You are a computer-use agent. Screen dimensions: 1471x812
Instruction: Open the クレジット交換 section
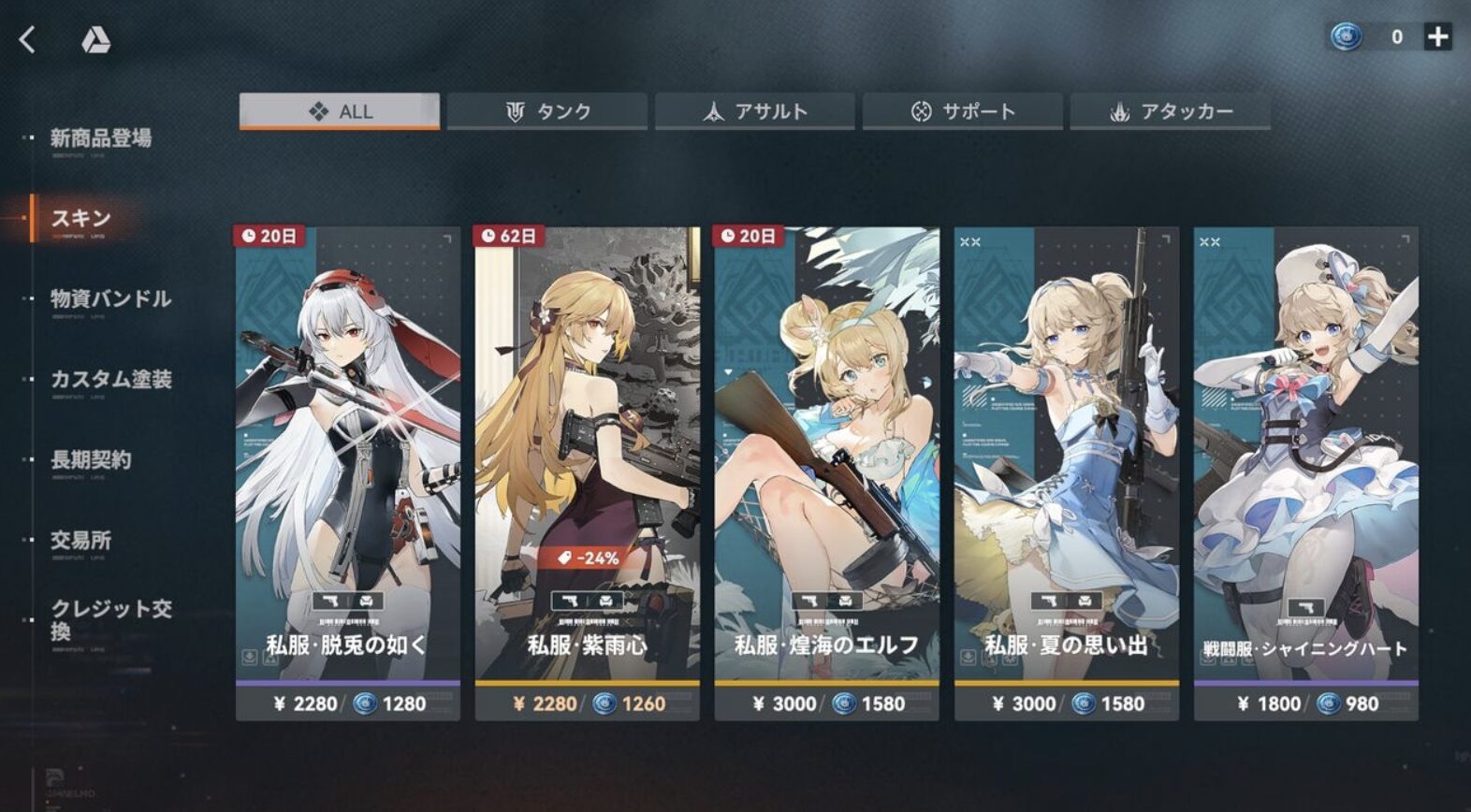click(107, 618)
